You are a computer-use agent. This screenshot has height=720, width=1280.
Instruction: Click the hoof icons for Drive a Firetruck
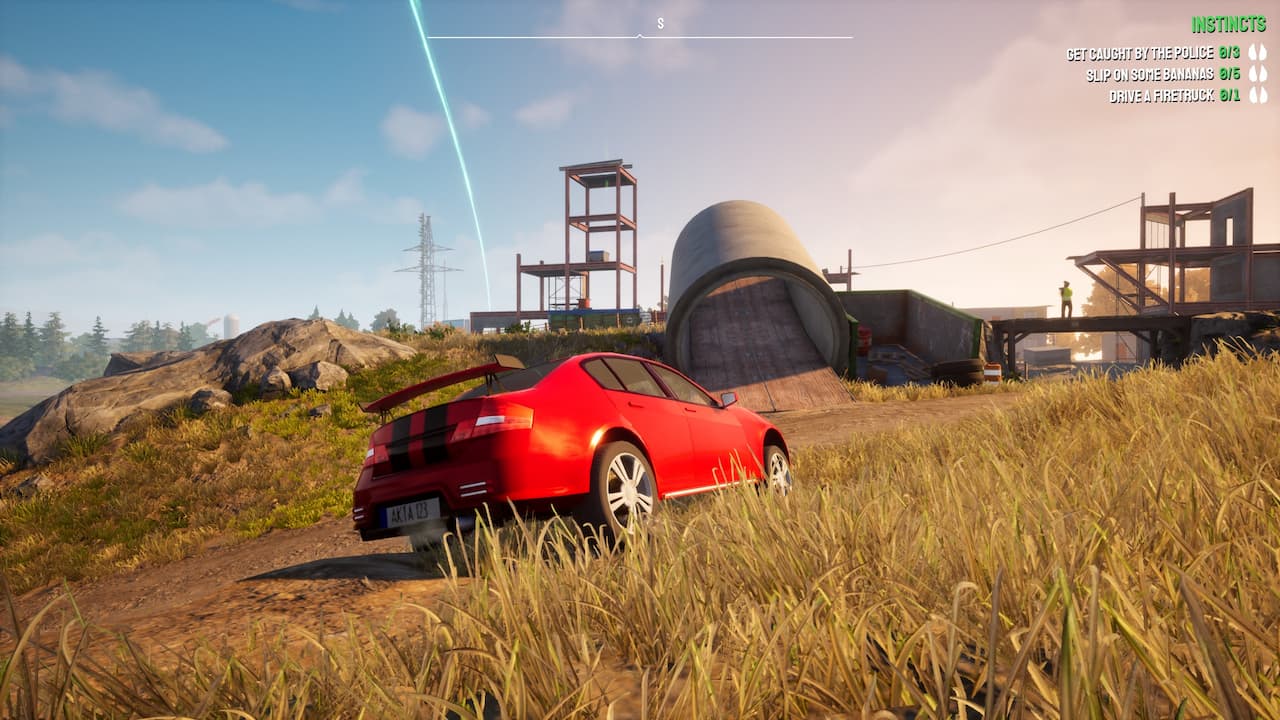1258,94
